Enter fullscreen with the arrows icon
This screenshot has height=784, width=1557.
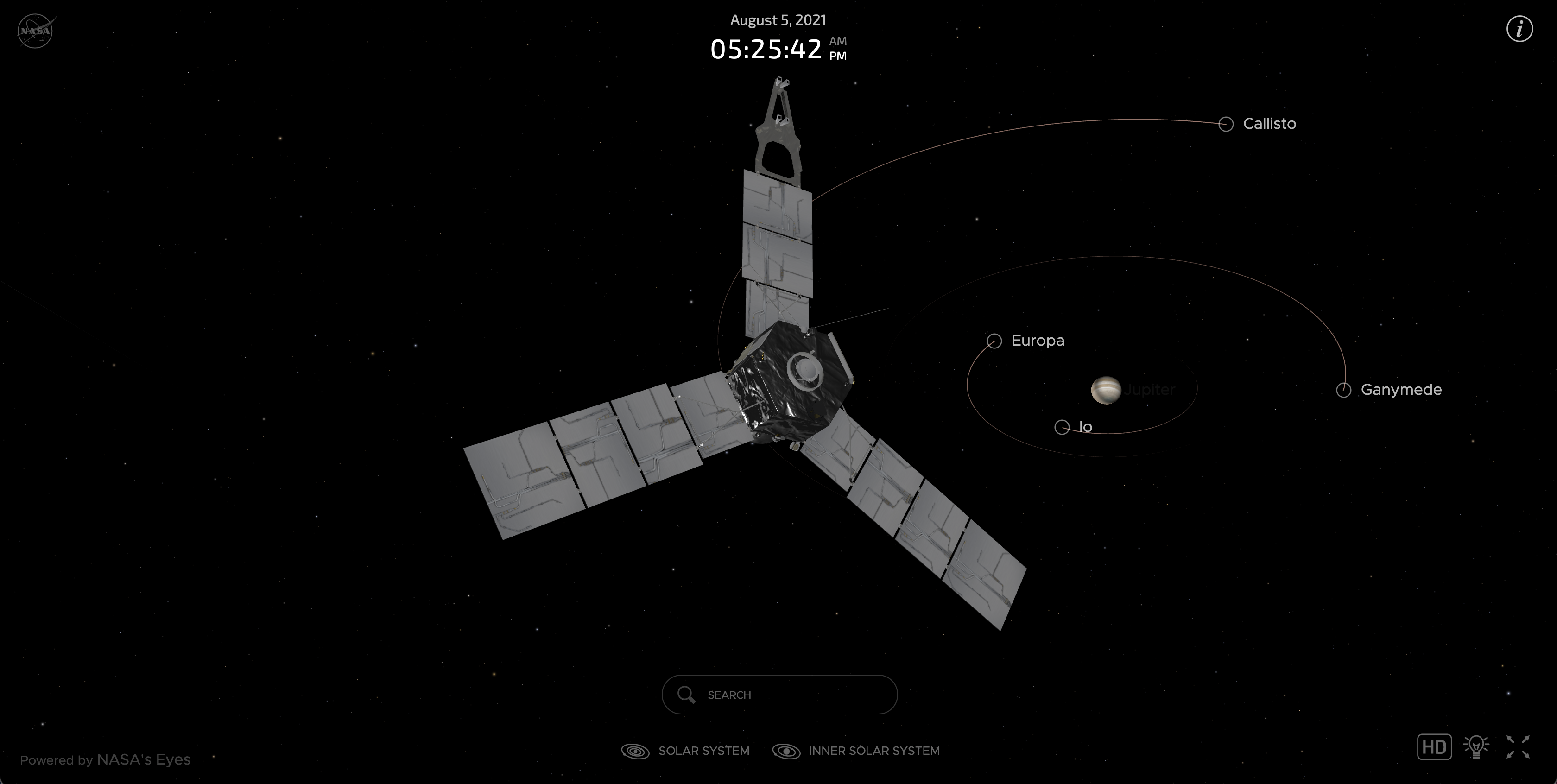(1518, 746)
